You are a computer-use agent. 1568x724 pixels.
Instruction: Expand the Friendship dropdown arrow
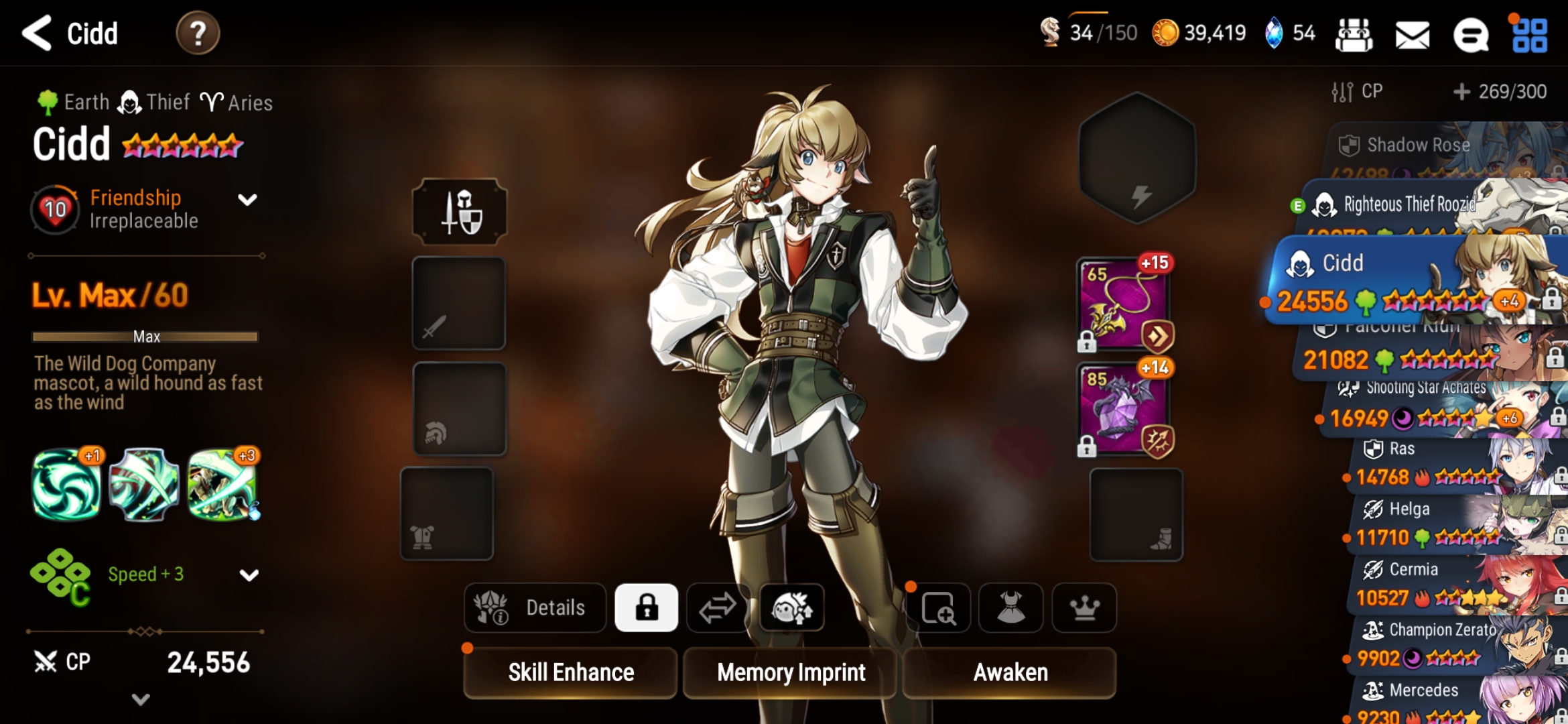pyautogui.click(x=248, y=200)
